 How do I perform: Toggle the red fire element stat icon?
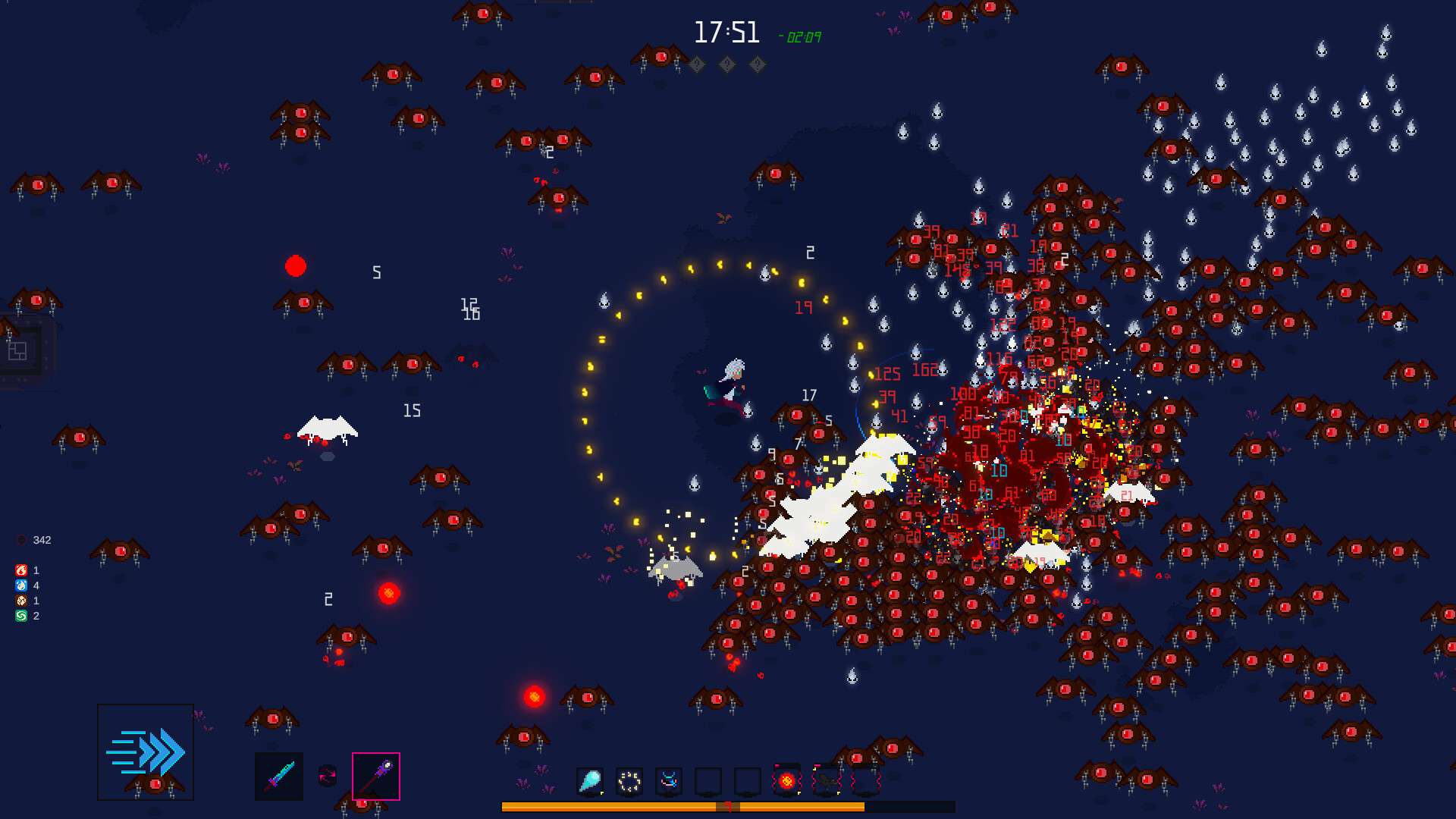tap(20, 569)
